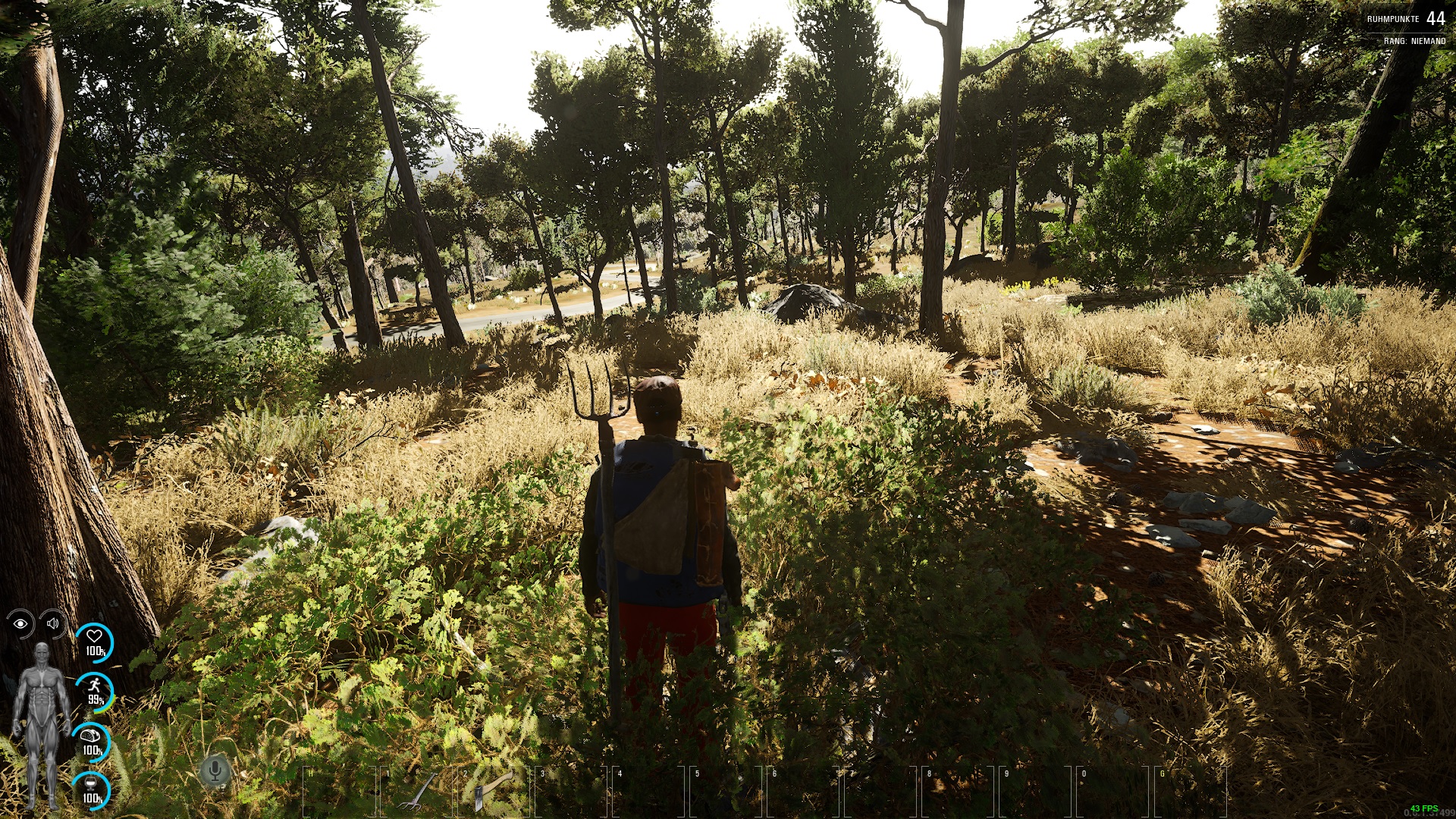Click the microphone voice chat icon
Image resolution: width=1456 pixels, height=819 pixels.
pyautogui.click(x=215, y=771)
